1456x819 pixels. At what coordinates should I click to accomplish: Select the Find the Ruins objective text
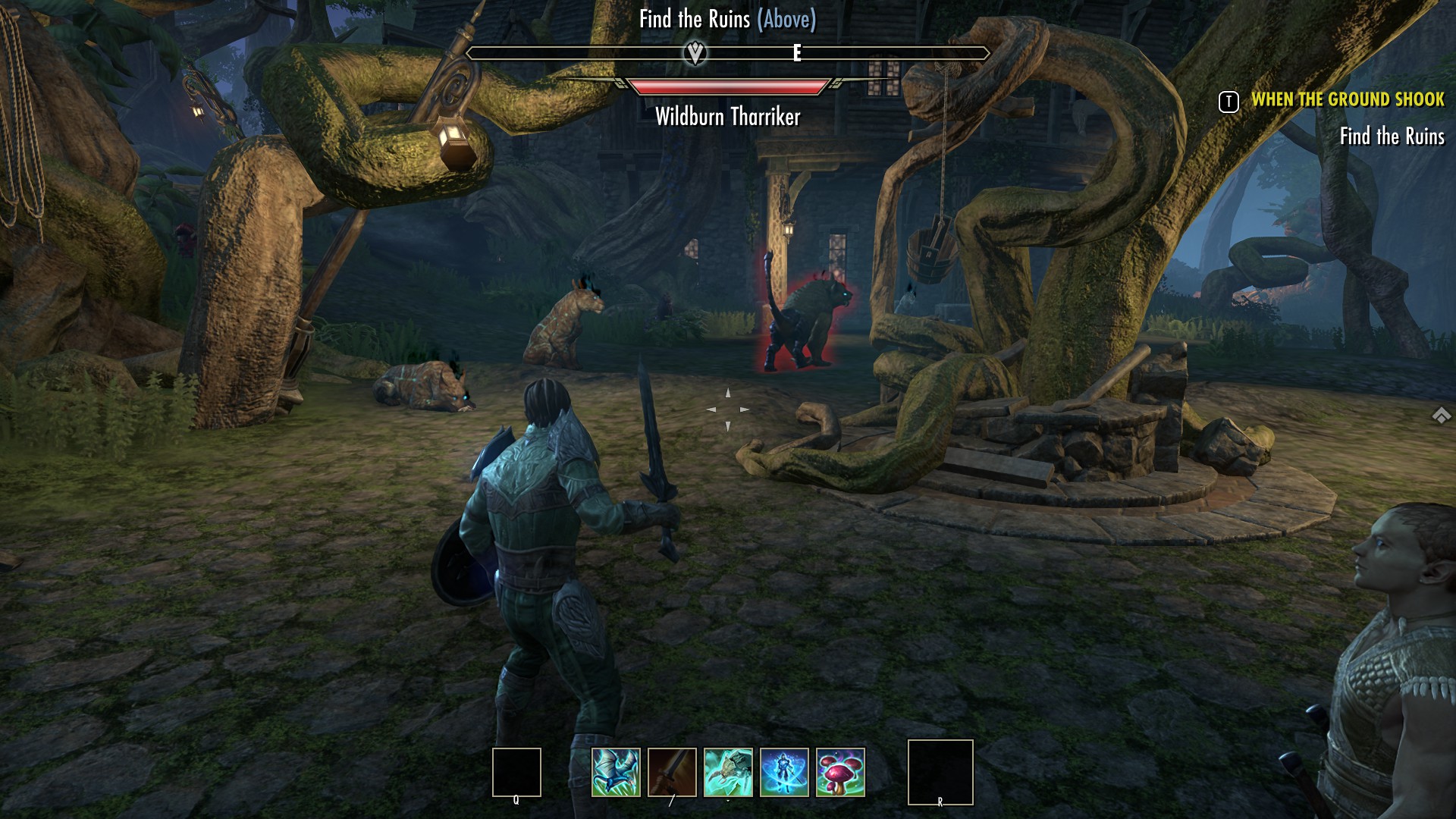pyautogui.click(x=1392, y=136)
